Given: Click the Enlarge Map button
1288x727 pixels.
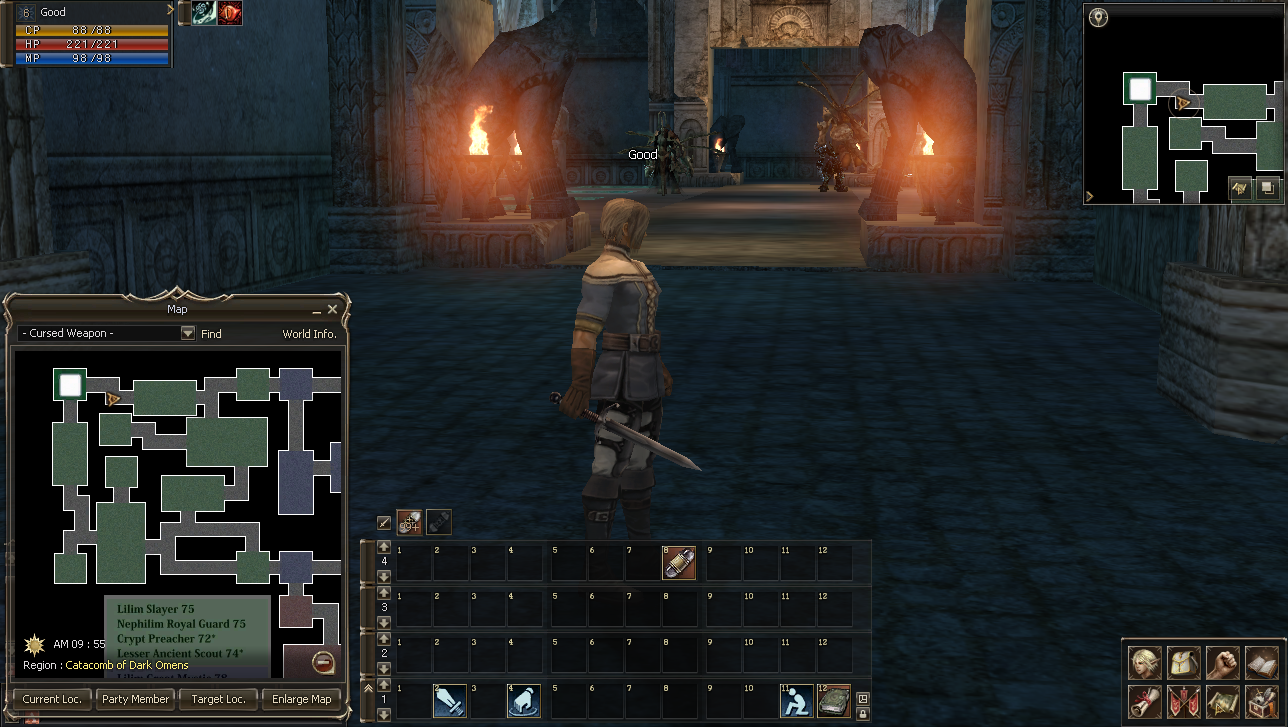Looking at the screenshot, I should [301, 699].
